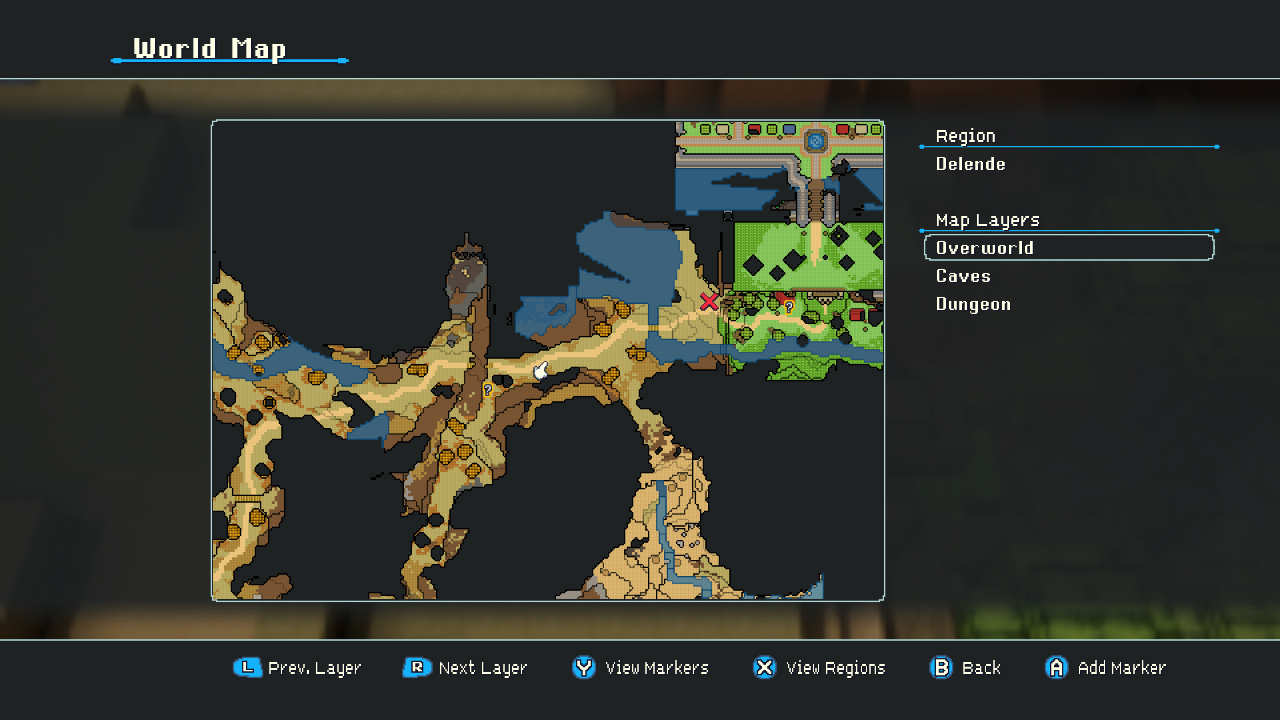Click inside the map viewport

[x=548, y=360]
